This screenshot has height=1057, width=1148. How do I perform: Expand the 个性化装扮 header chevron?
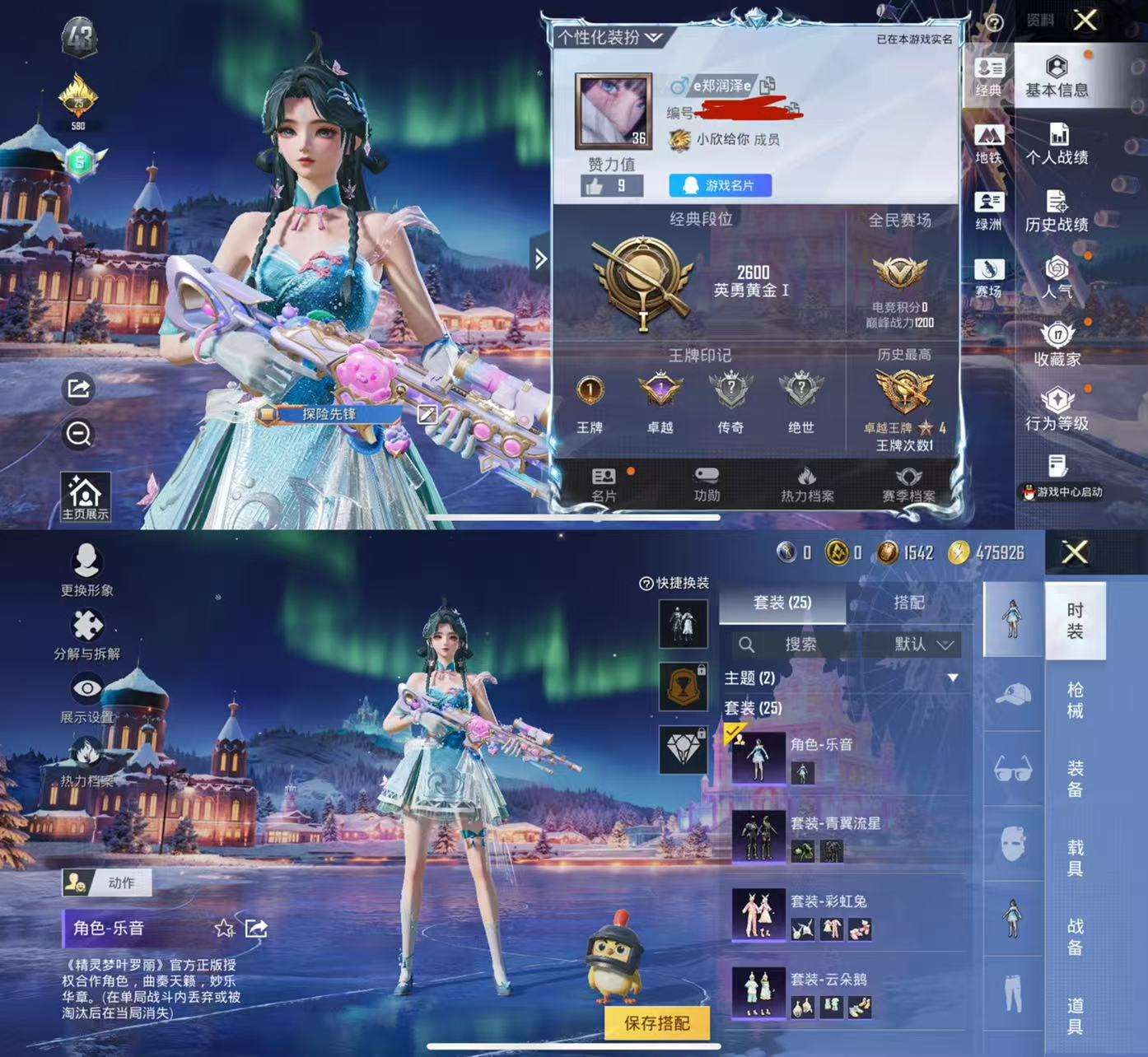pyautogui.click(x=655, y=37)
